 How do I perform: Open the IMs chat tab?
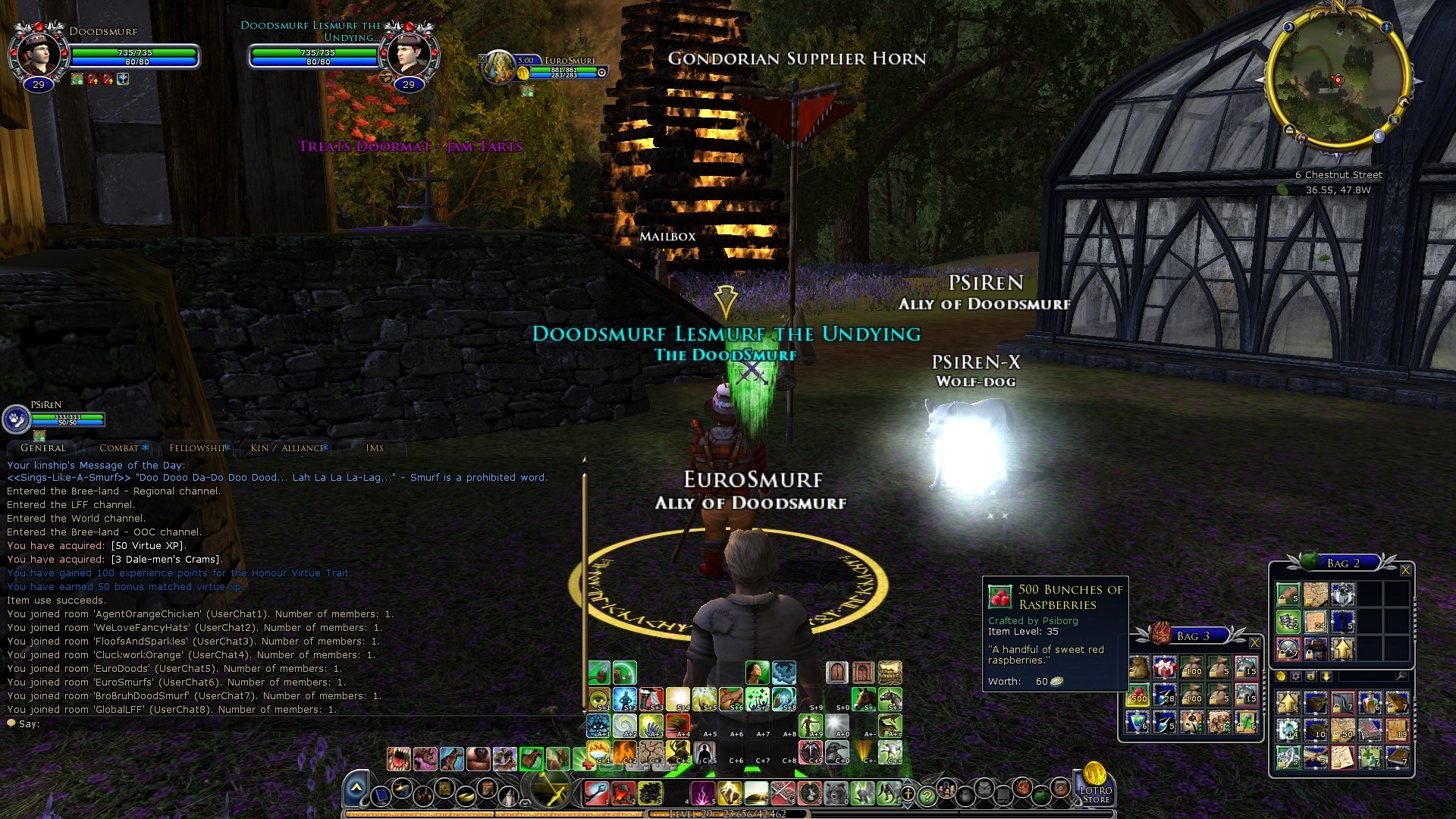(x=375, y=448)
